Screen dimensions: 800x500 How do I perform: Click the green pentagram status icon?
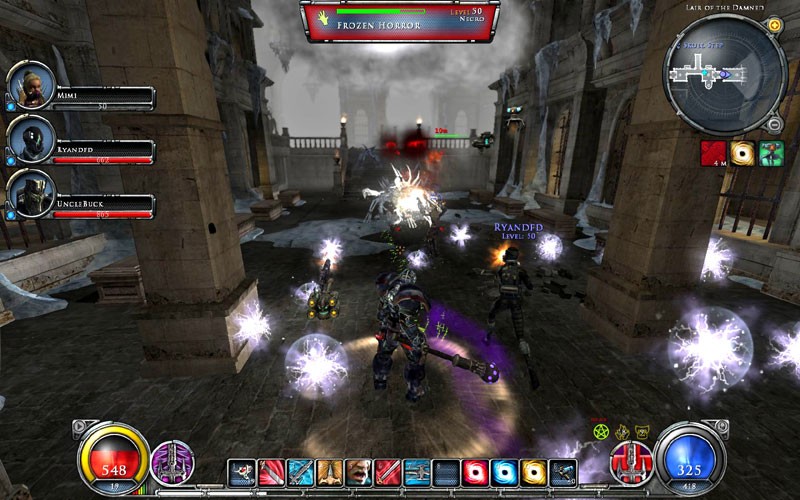pos(602,431)
